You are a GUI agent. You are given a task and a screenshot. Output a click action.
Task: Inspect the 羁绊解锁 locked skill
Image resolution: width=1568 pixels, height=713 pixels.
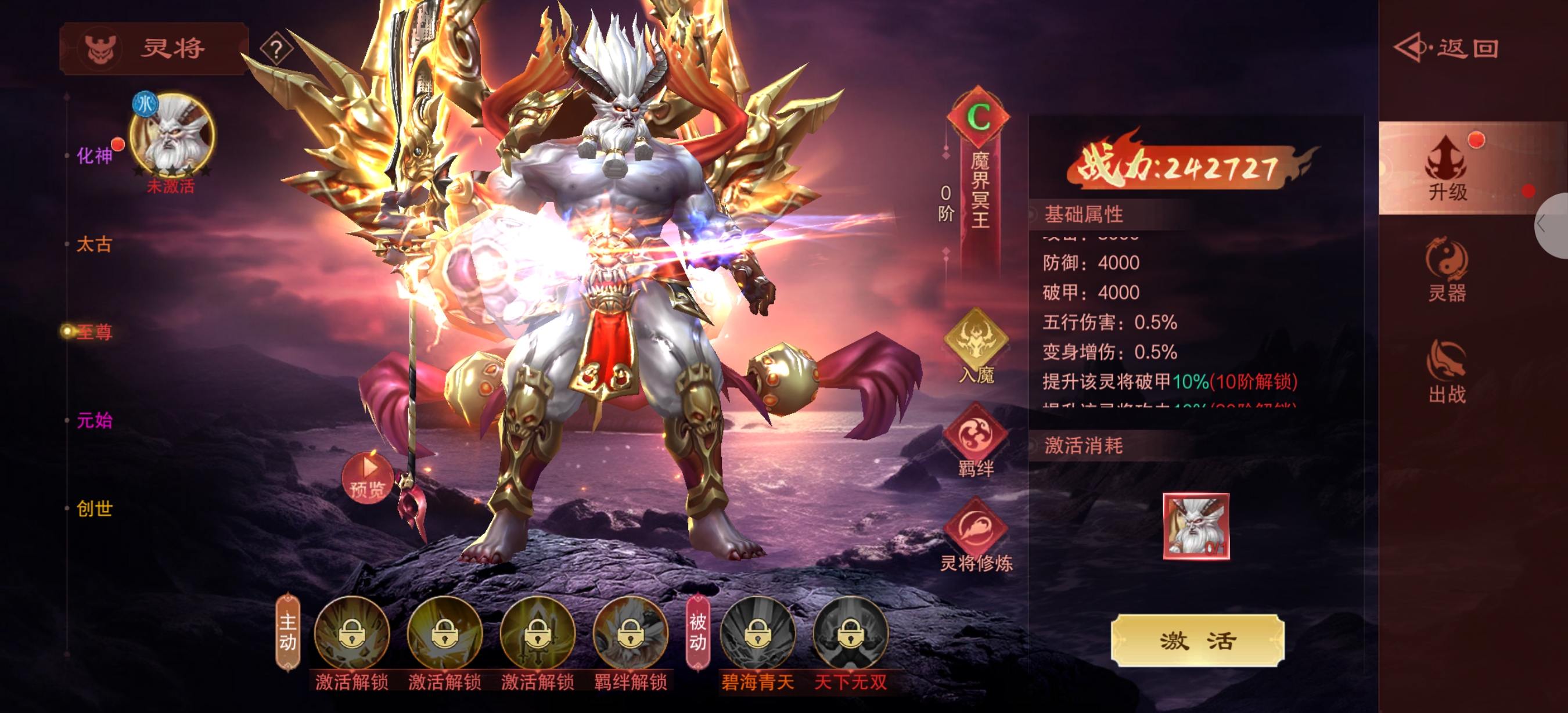pos(630,634)
